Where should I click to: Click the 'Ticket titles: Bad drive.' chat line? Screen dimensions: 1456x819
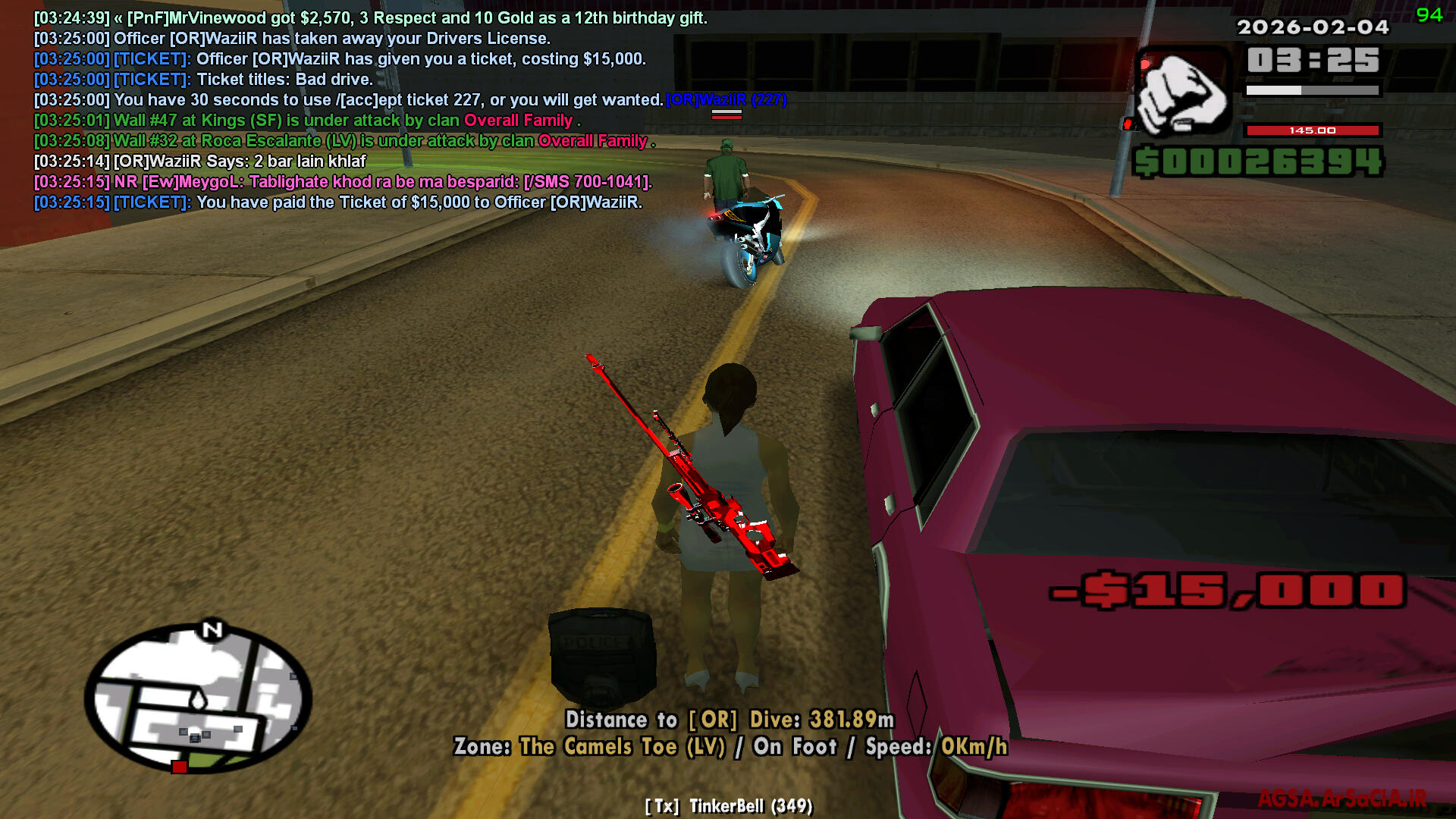(203, 80)
